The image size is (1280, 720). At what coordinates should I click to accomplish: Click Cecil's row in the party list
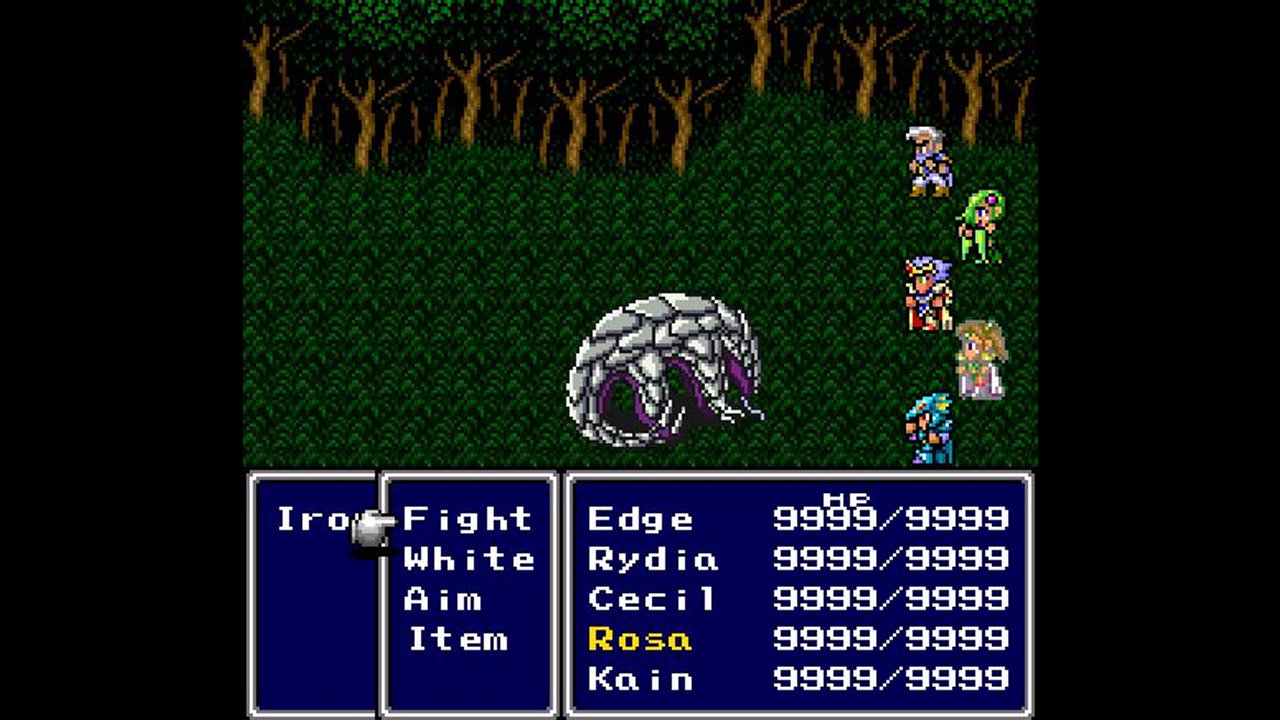click(x=652, y=599)
